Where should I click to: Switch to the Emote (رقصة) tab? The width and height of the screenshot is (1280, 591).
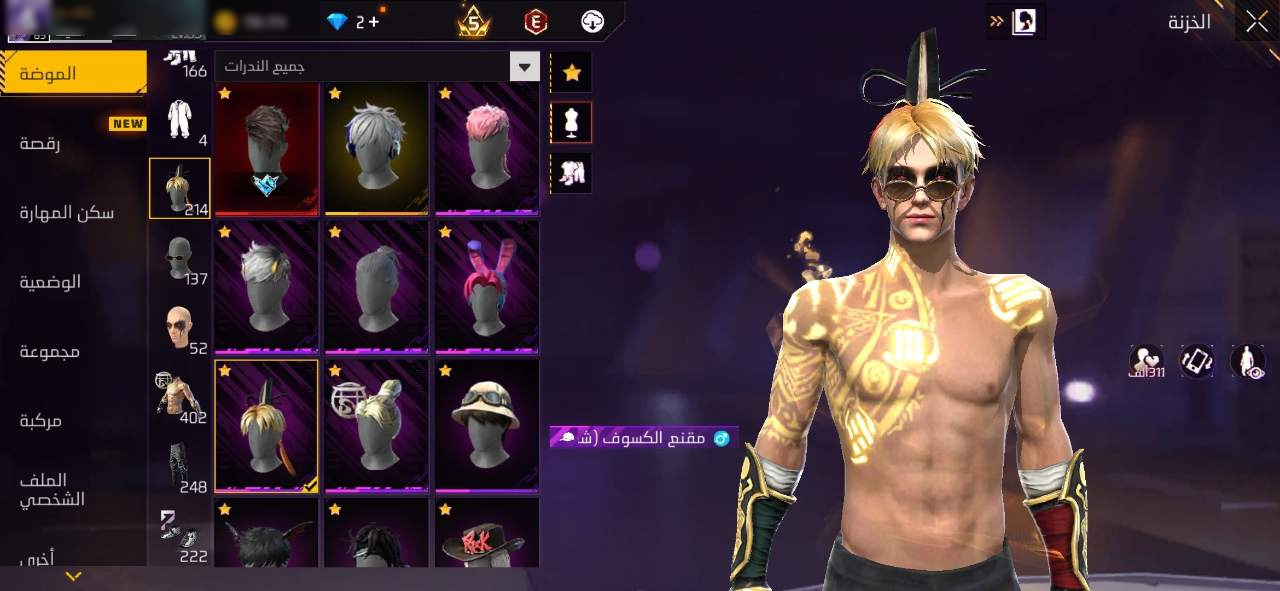coord(40,143)
